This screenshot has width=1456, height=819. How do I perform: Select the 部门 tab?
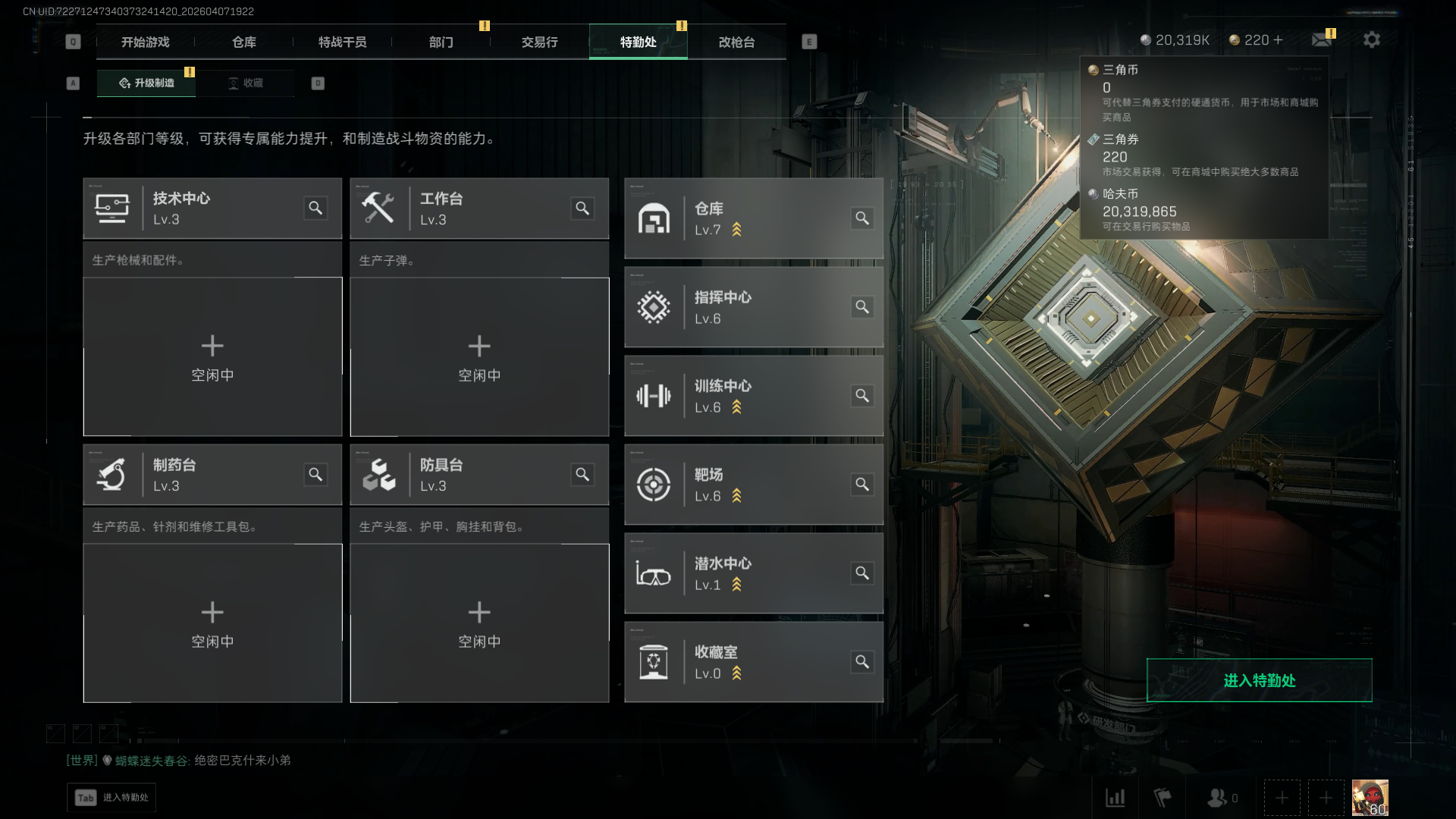[441, 42]
